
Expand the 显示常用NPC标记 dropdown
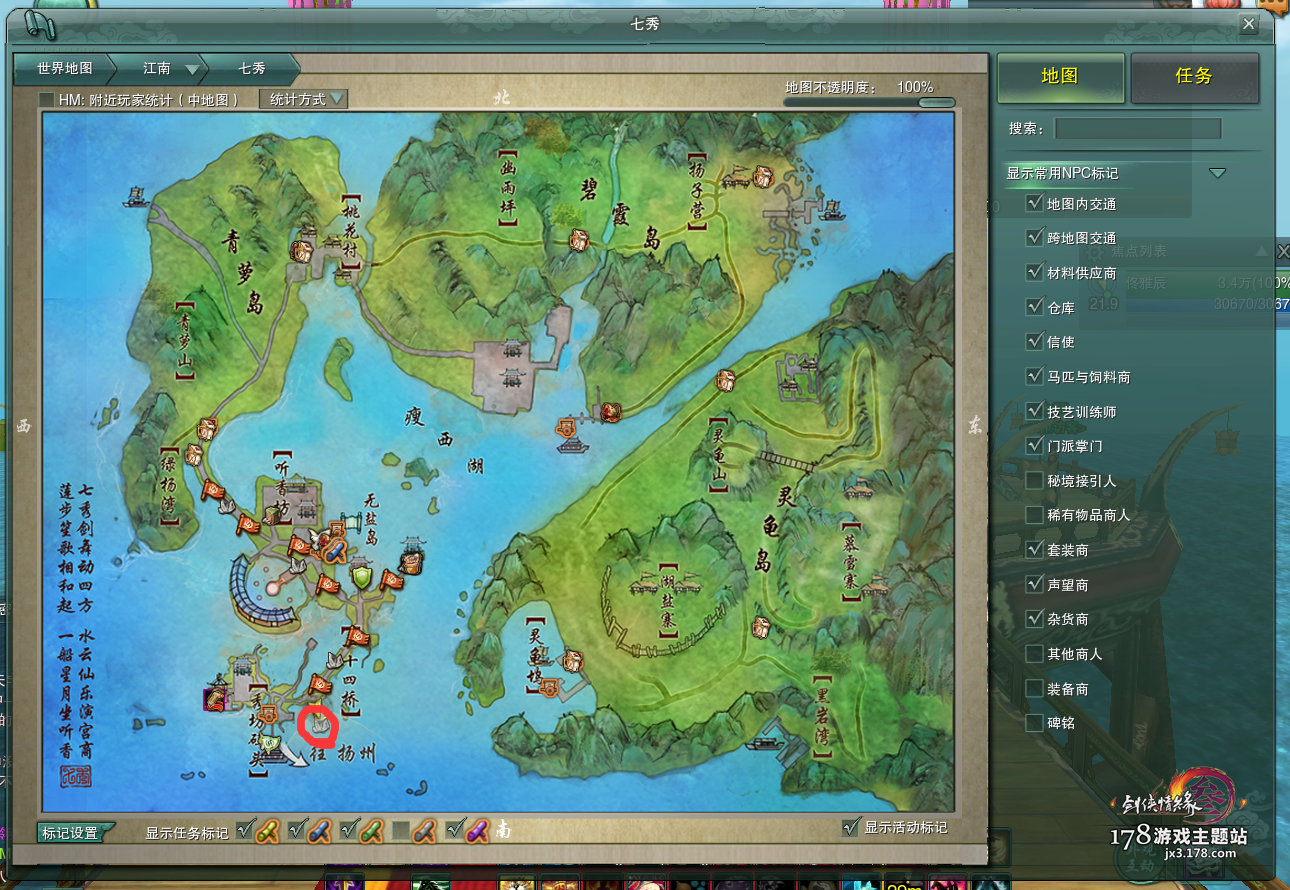pyautogui.click(x=1217, y=173)
